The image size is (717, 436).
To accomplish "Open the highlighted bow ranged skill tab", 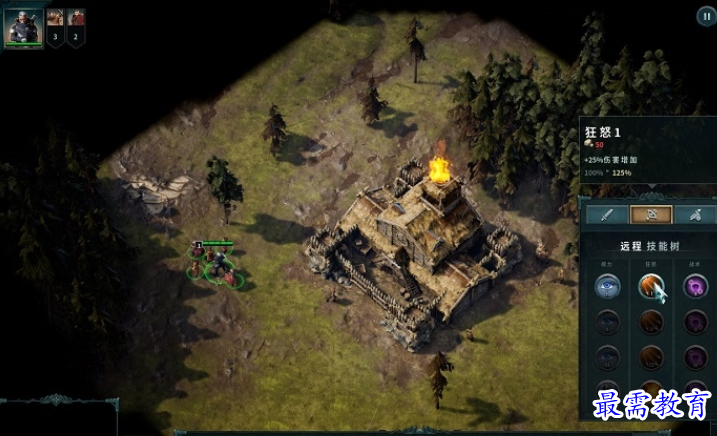I will [x=650, y=214].
